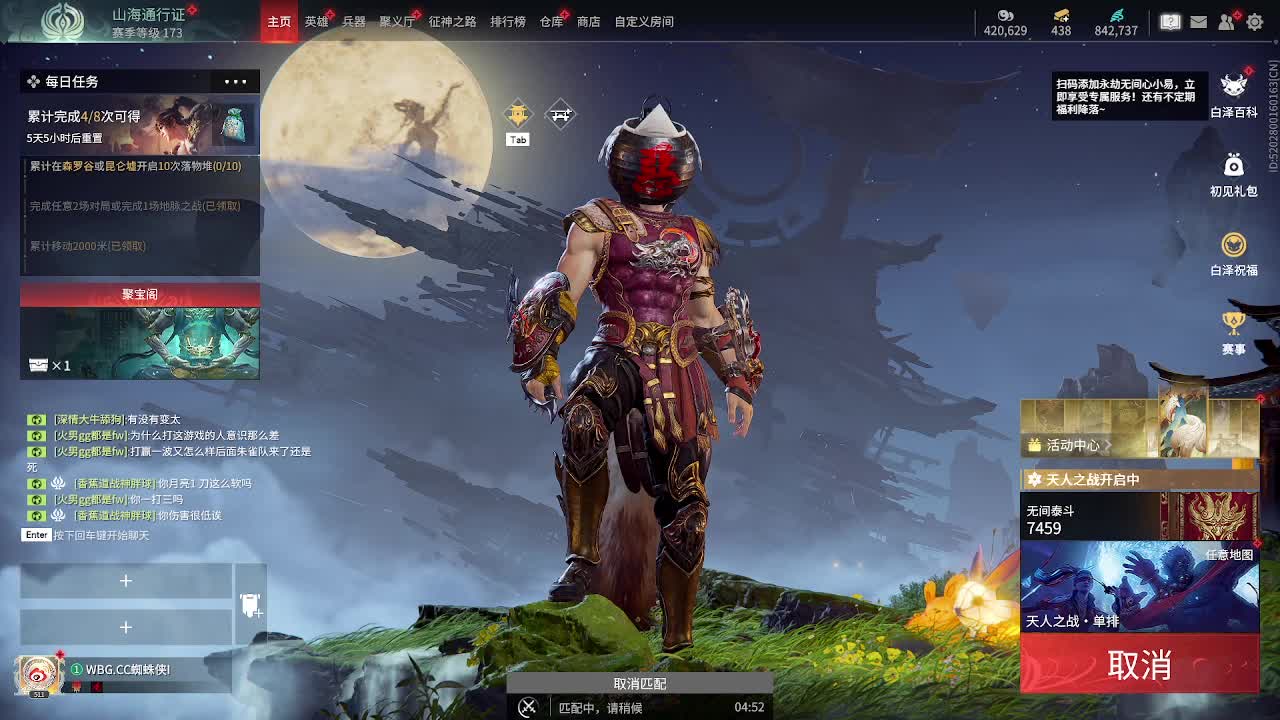Open the 仓库 inventory tab
The height and width of the screenshot is (720, 1280).
(x=551, y=21)
